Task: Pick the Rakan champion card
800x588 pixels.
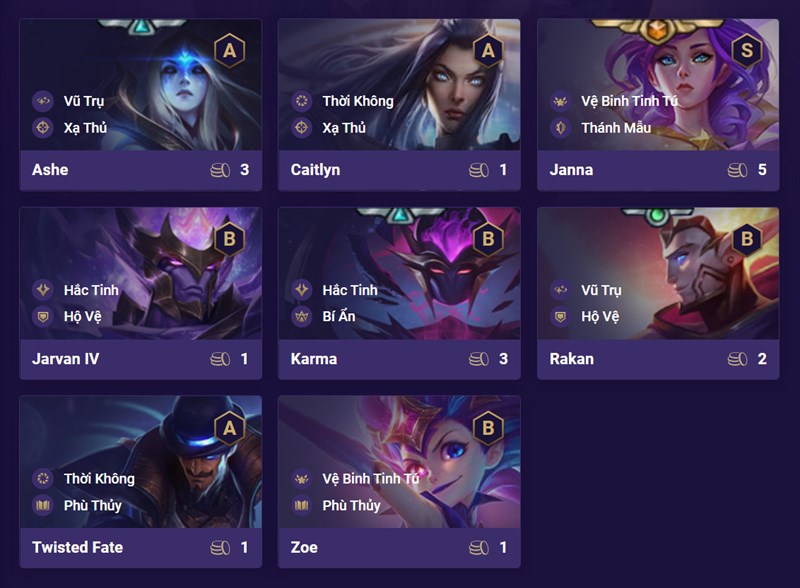Action: pyautogui.click(x=658, y=293)
